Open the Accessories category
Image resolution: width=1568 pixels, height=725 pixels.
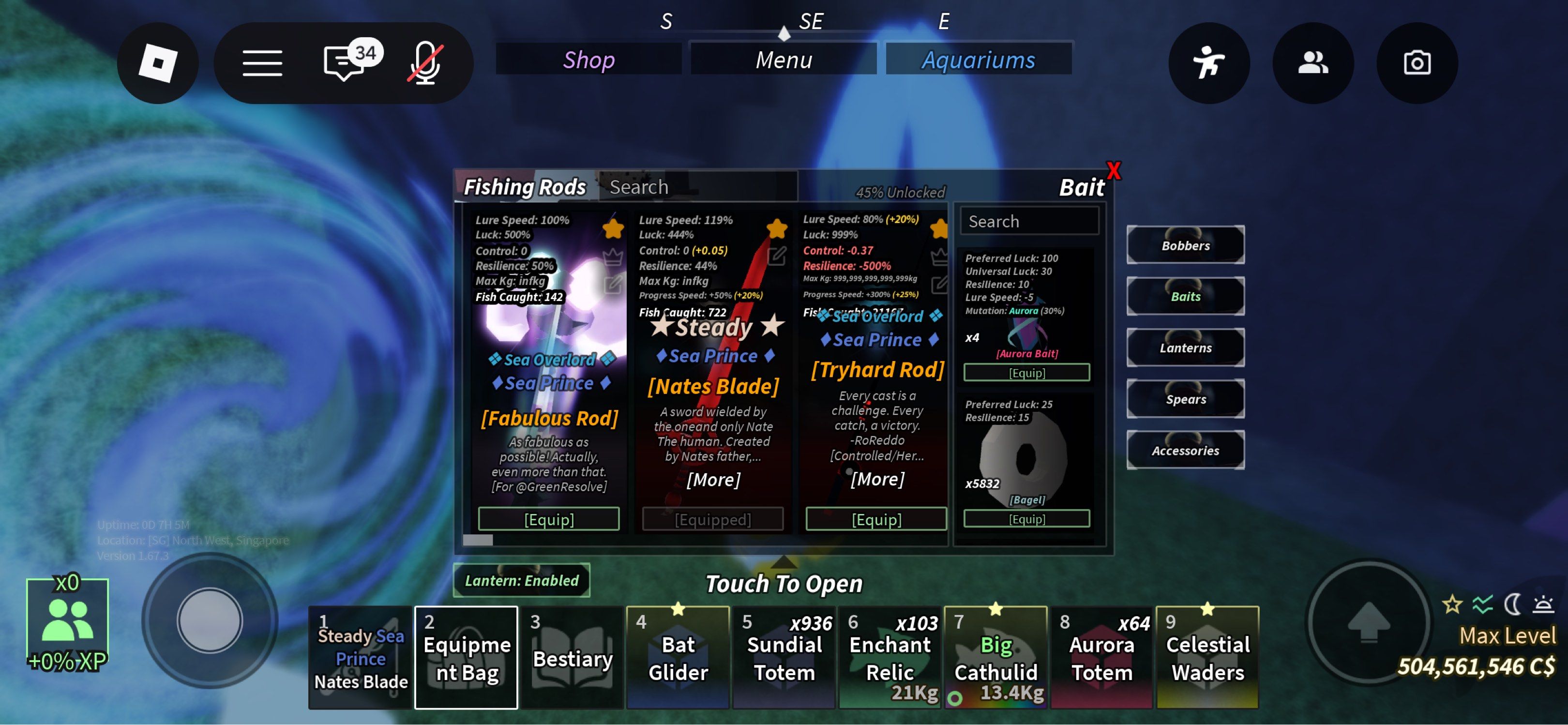coord(1185,451)
